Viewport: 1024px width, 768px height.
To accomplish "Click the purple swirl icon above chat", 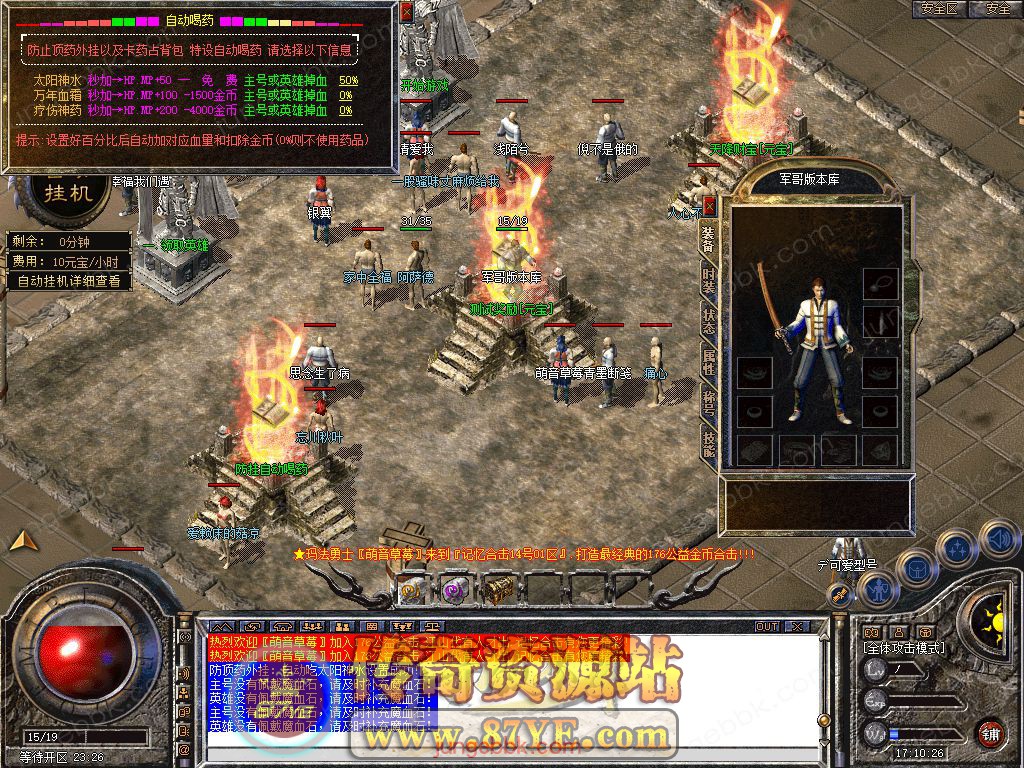I will pos(455,590).
